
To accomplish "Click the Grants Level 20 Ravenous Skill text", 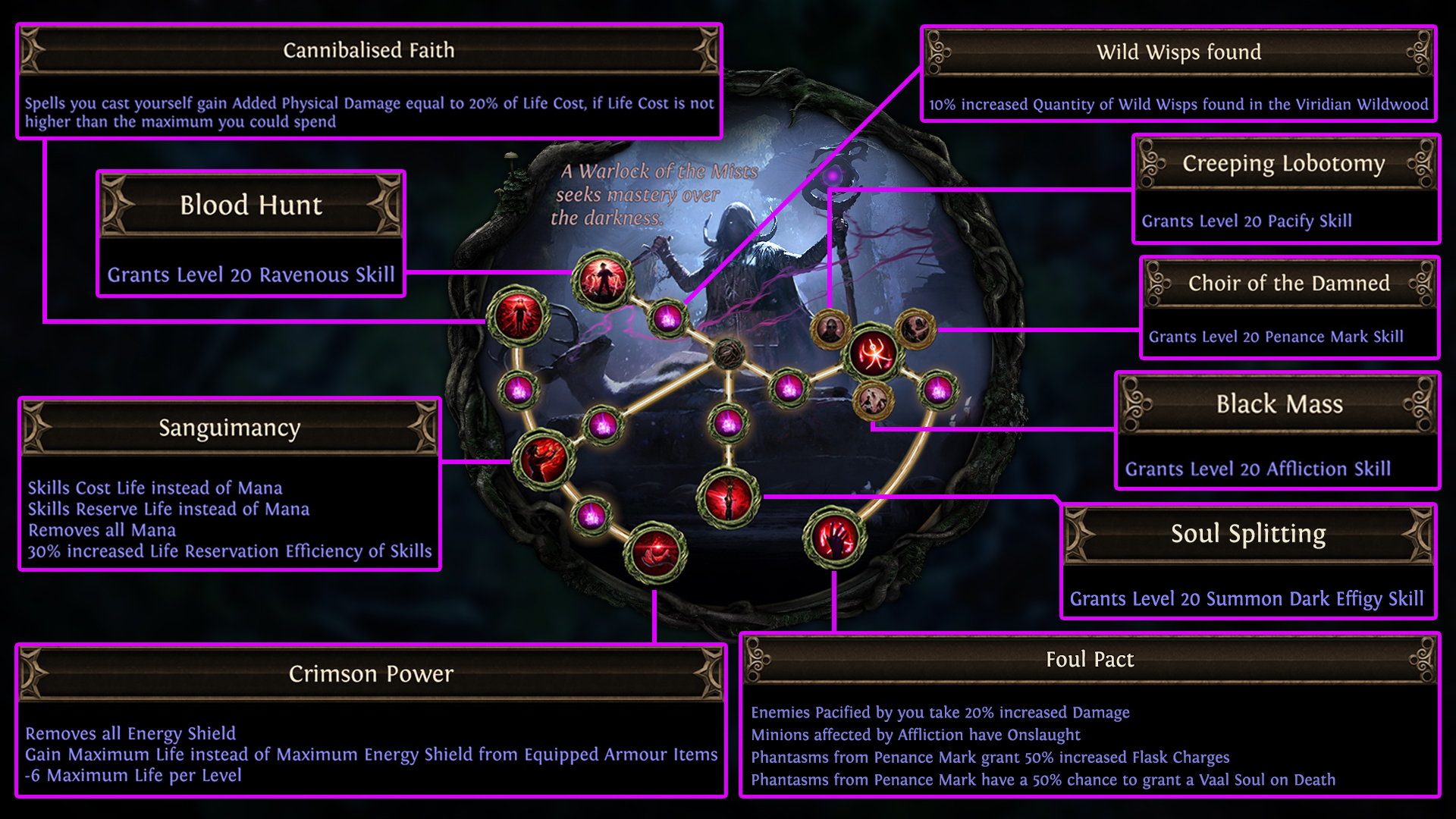I will click(x=251, y=275).
